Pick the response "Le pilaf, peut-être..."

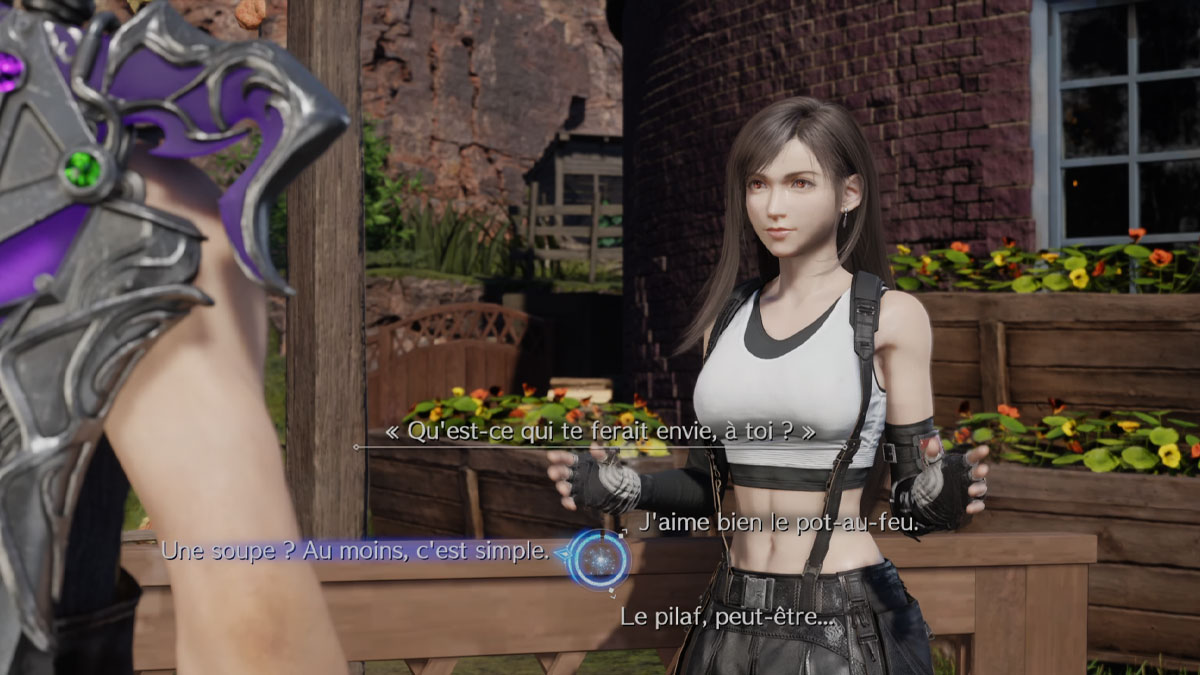[x=727, y=617]
